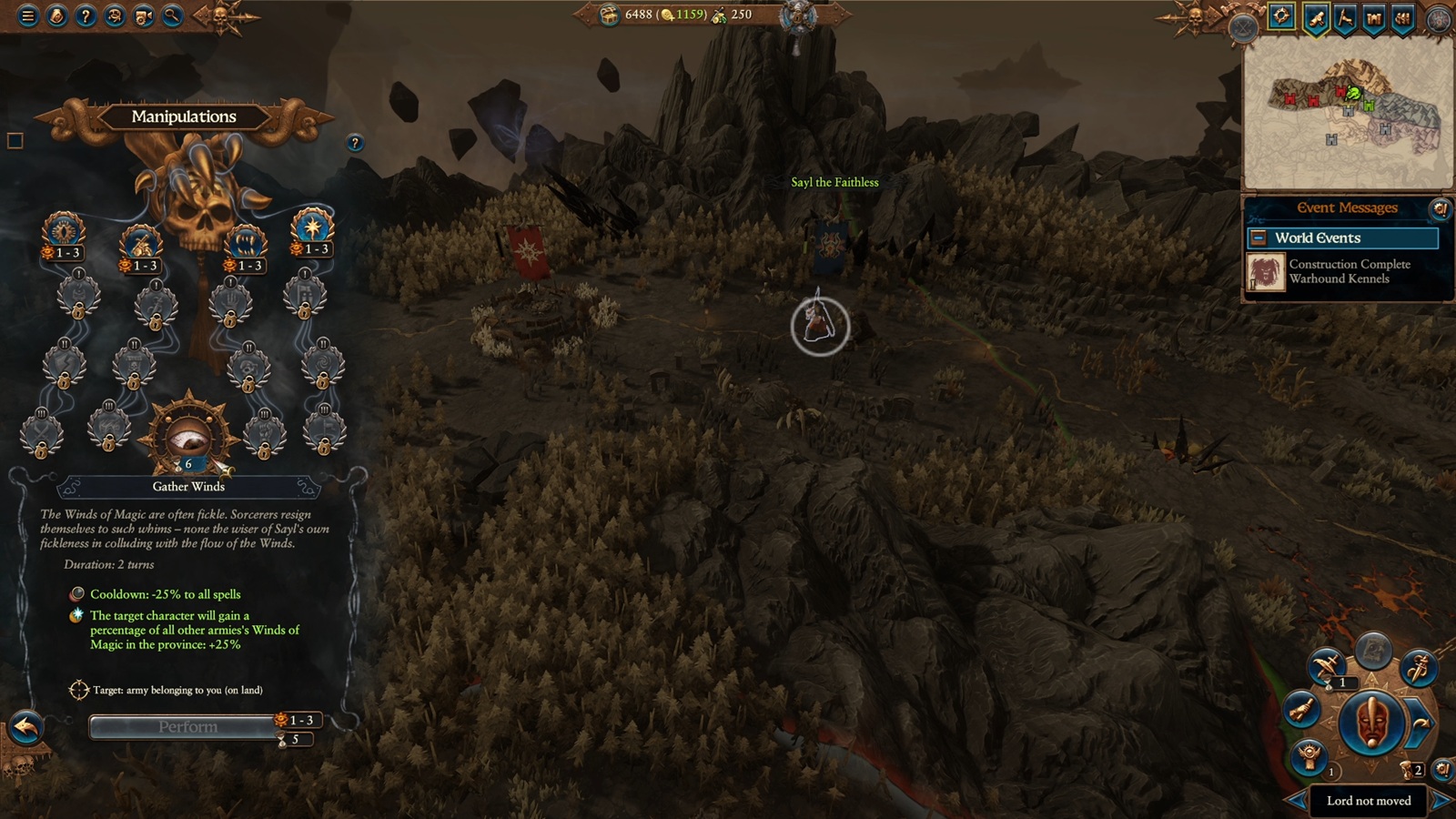The image size is (1456, 819).
Task: Click the question mark advice button in top bar
Action: tap(86, 15)
